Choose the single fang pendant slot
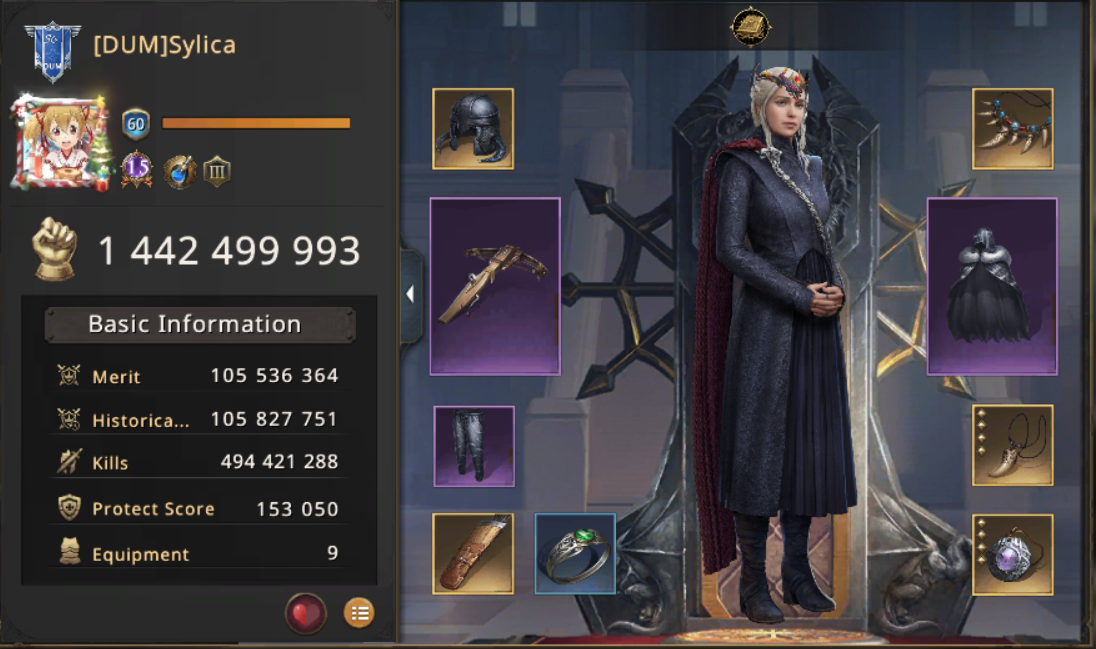The image size is (1096, 649). pos(1013,446)
